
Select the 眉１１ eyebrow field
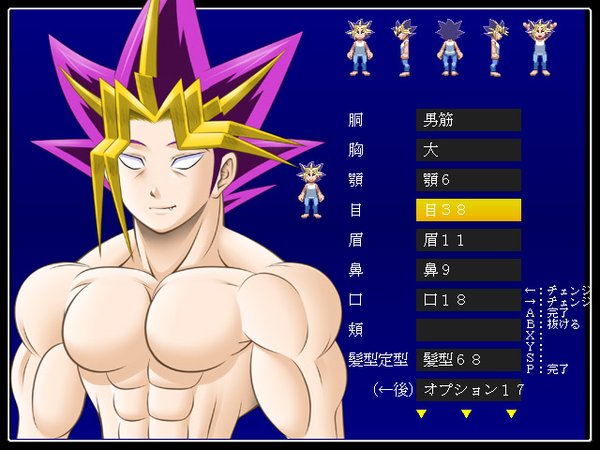click(x=468, y=240)
